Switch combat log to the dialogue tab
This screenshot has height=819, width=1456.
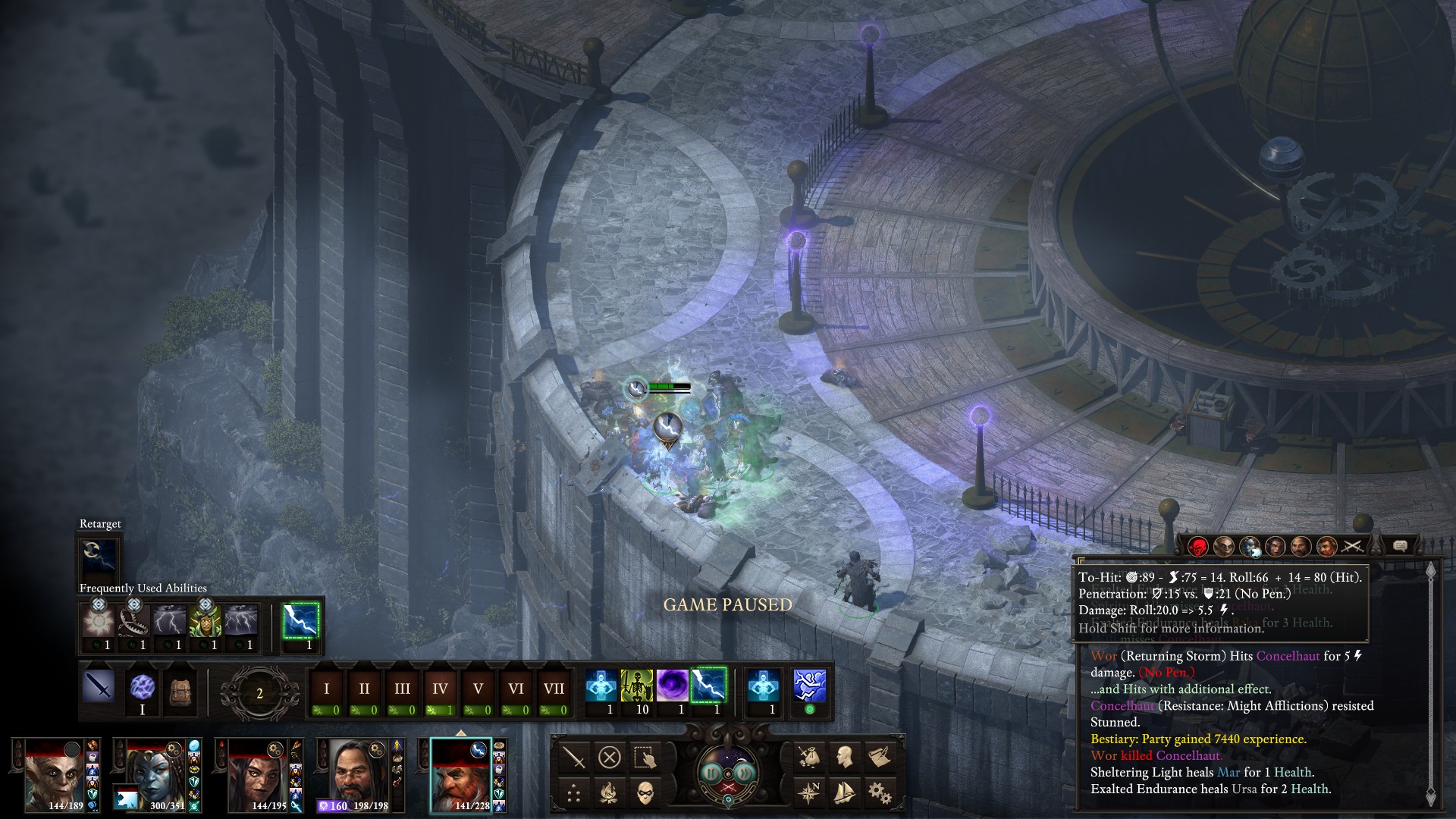[x=1400, y=545]
